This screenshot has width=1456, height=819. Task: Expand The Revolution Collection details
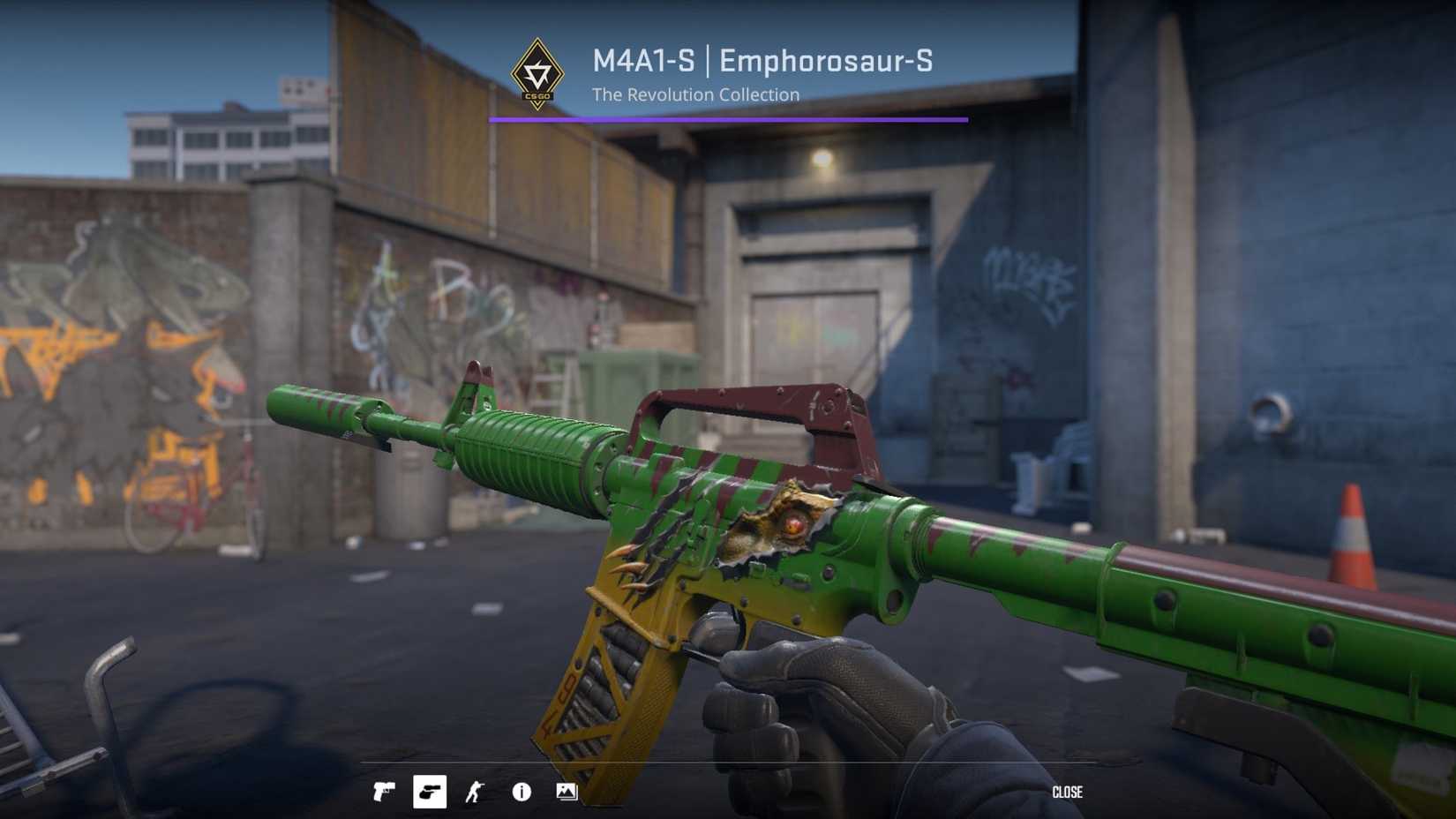pyautogui.click(x=696, y=94)
